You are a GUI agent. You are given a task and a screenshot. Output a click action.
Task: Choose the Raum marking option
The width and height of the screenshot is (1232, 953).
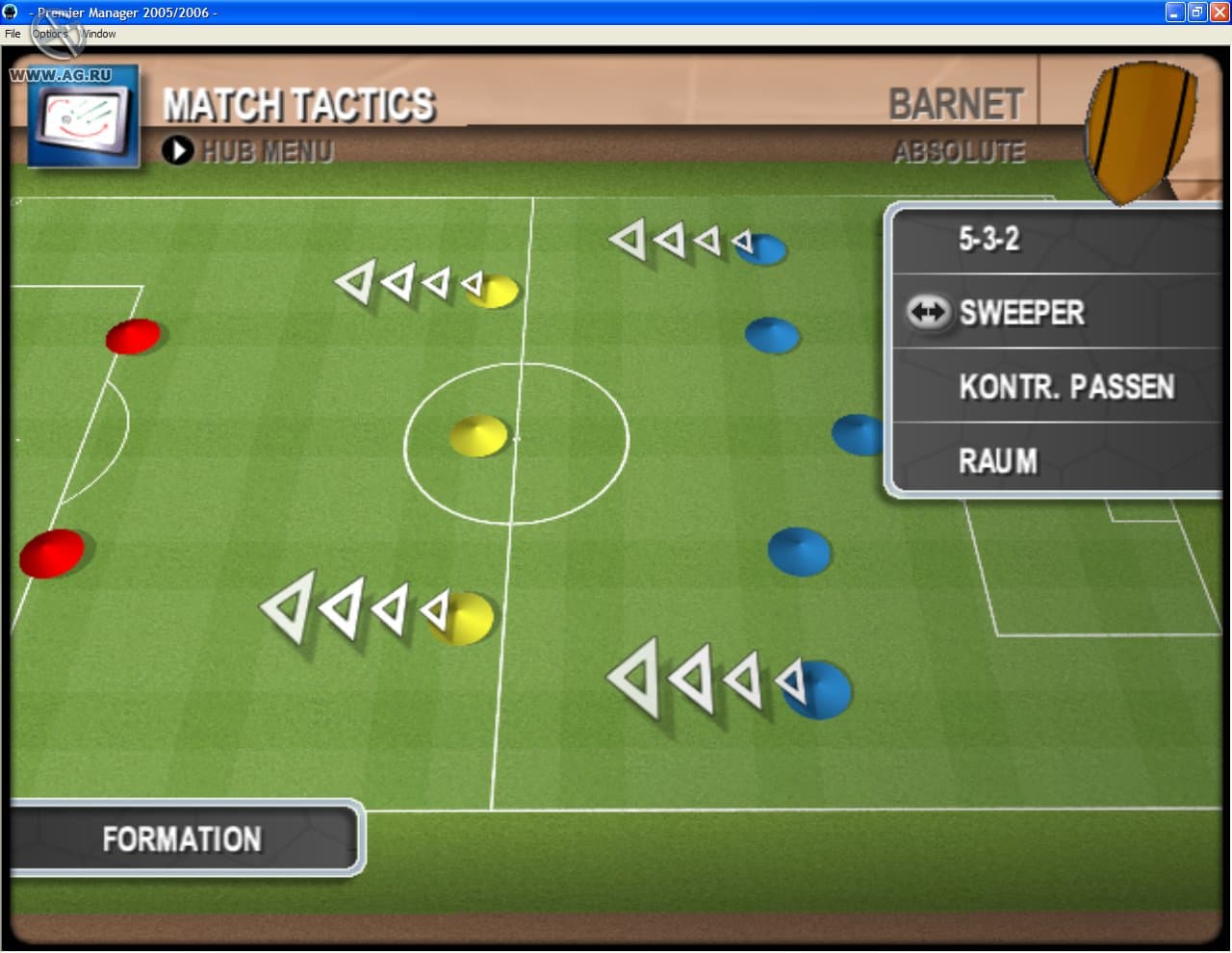pyautogui.click(x=998, y=461)
